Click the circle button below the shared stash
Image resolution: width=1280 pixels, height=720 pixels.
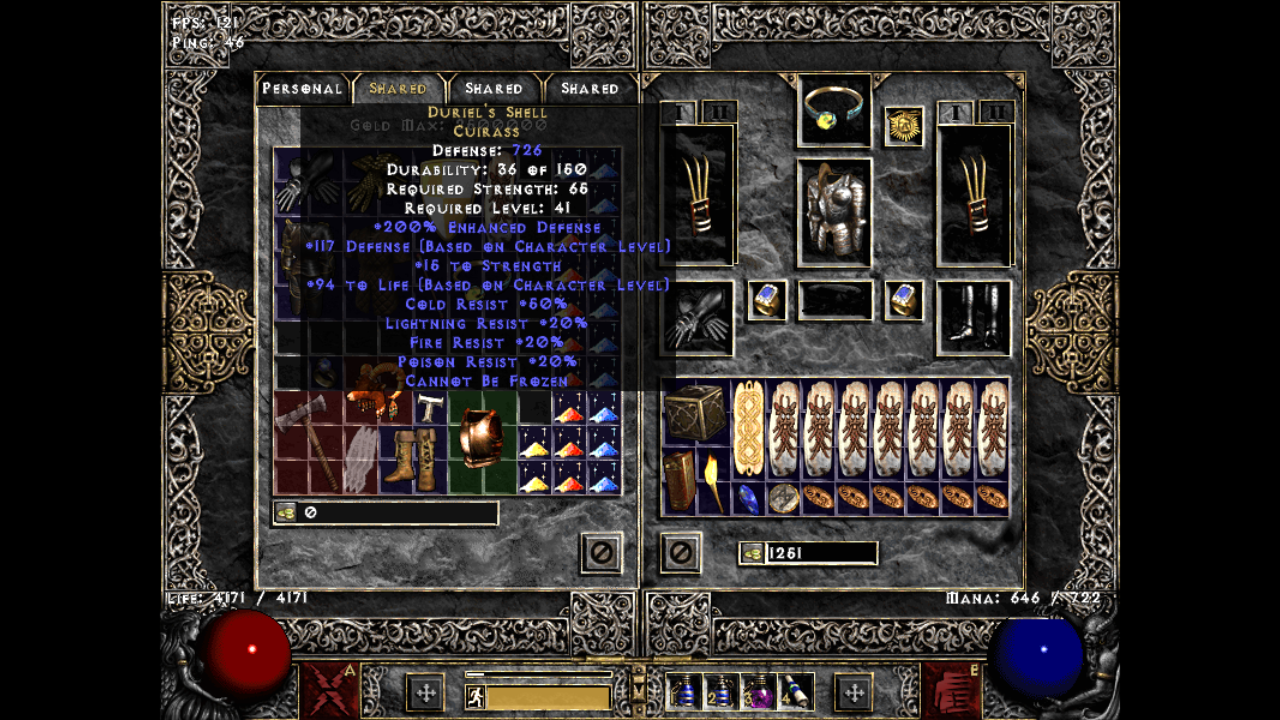681,553
